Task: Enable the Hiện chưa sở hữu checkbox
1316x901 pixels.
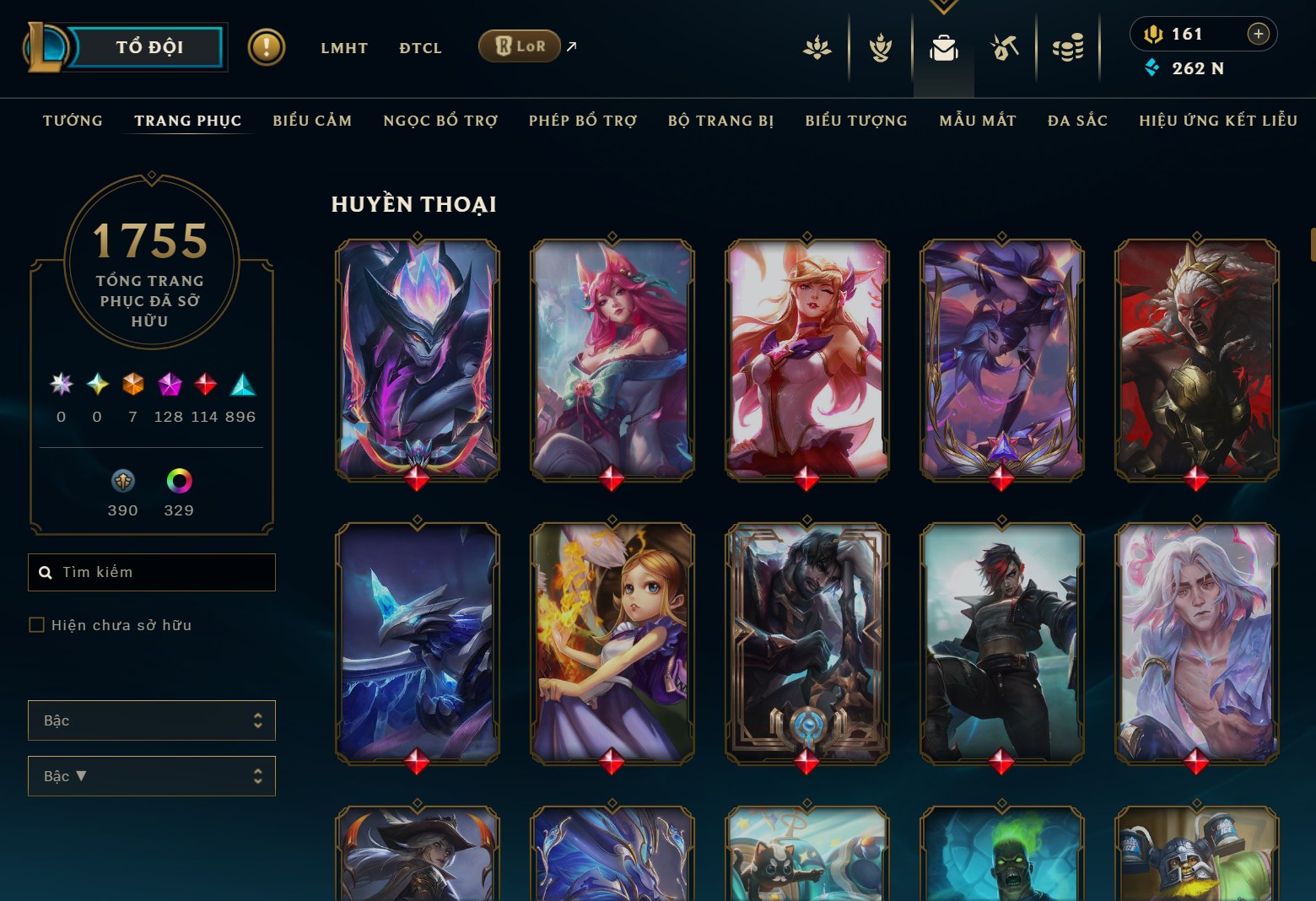Action: (x=37, y=624)
